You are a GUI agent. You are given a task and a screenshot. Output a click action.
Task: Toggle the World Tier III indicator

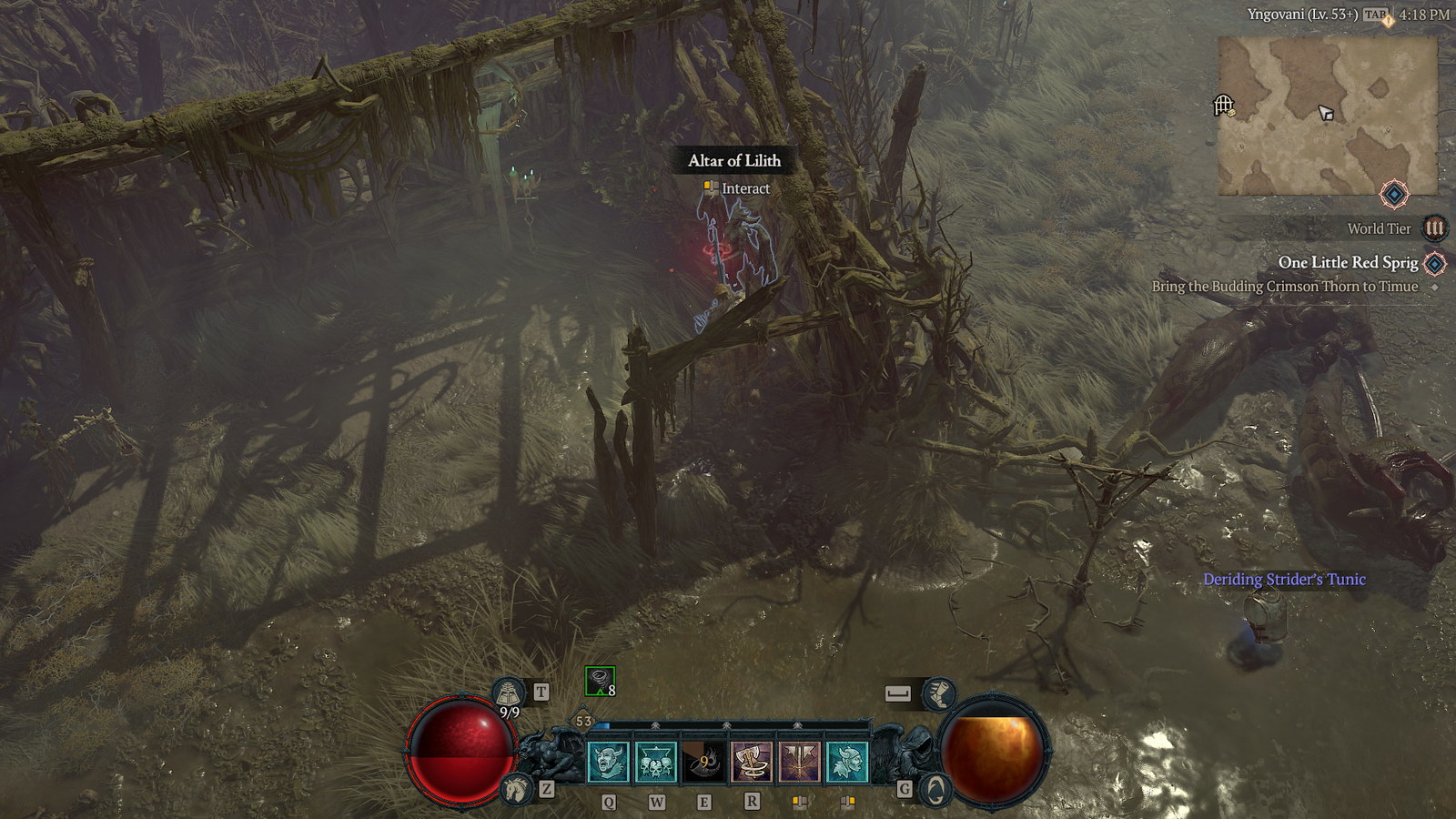[x=1434, y=228]
